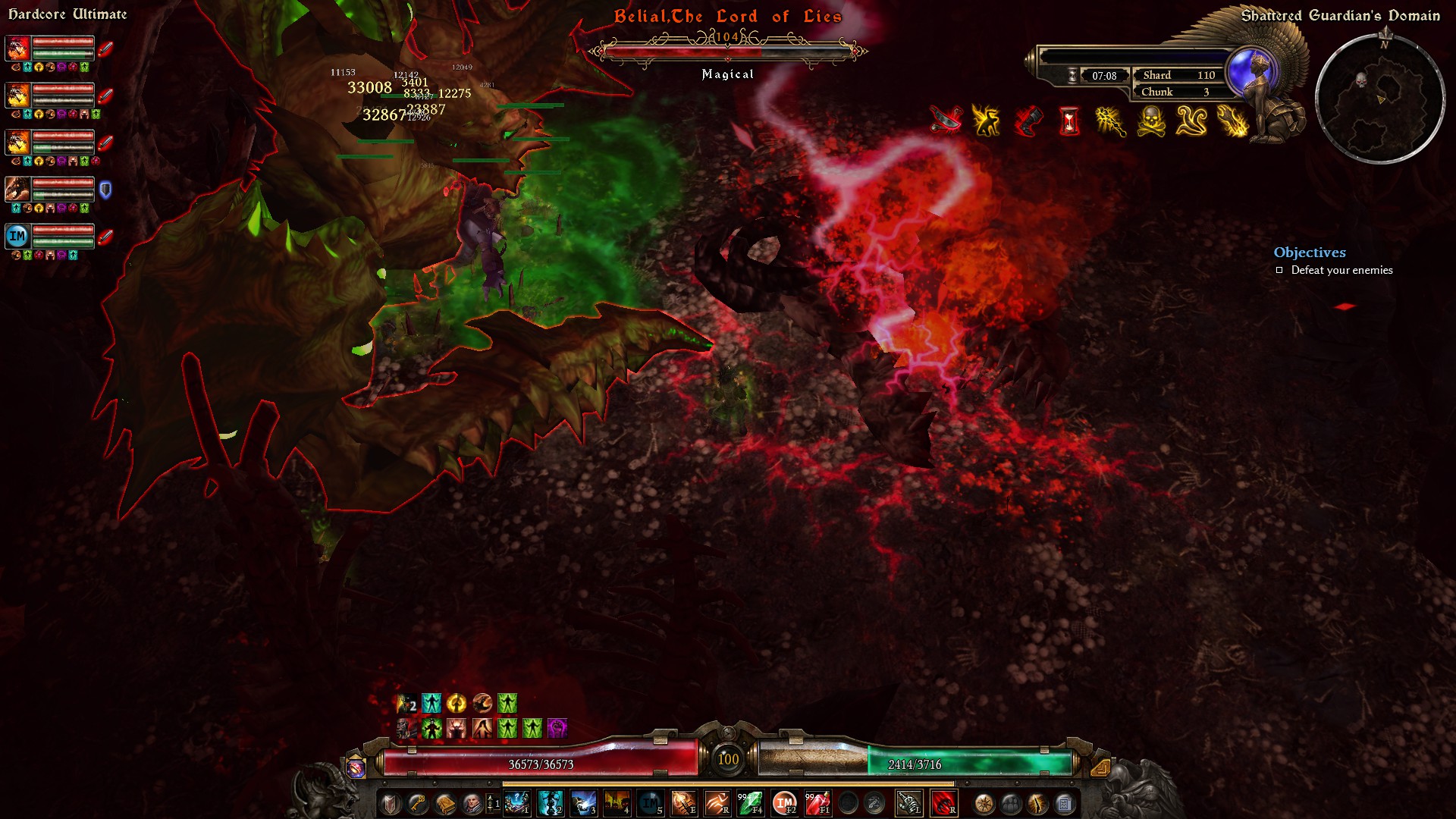Click the bald character portrait button
This screenshot has width=1456, height=819.
coord(471,803)
